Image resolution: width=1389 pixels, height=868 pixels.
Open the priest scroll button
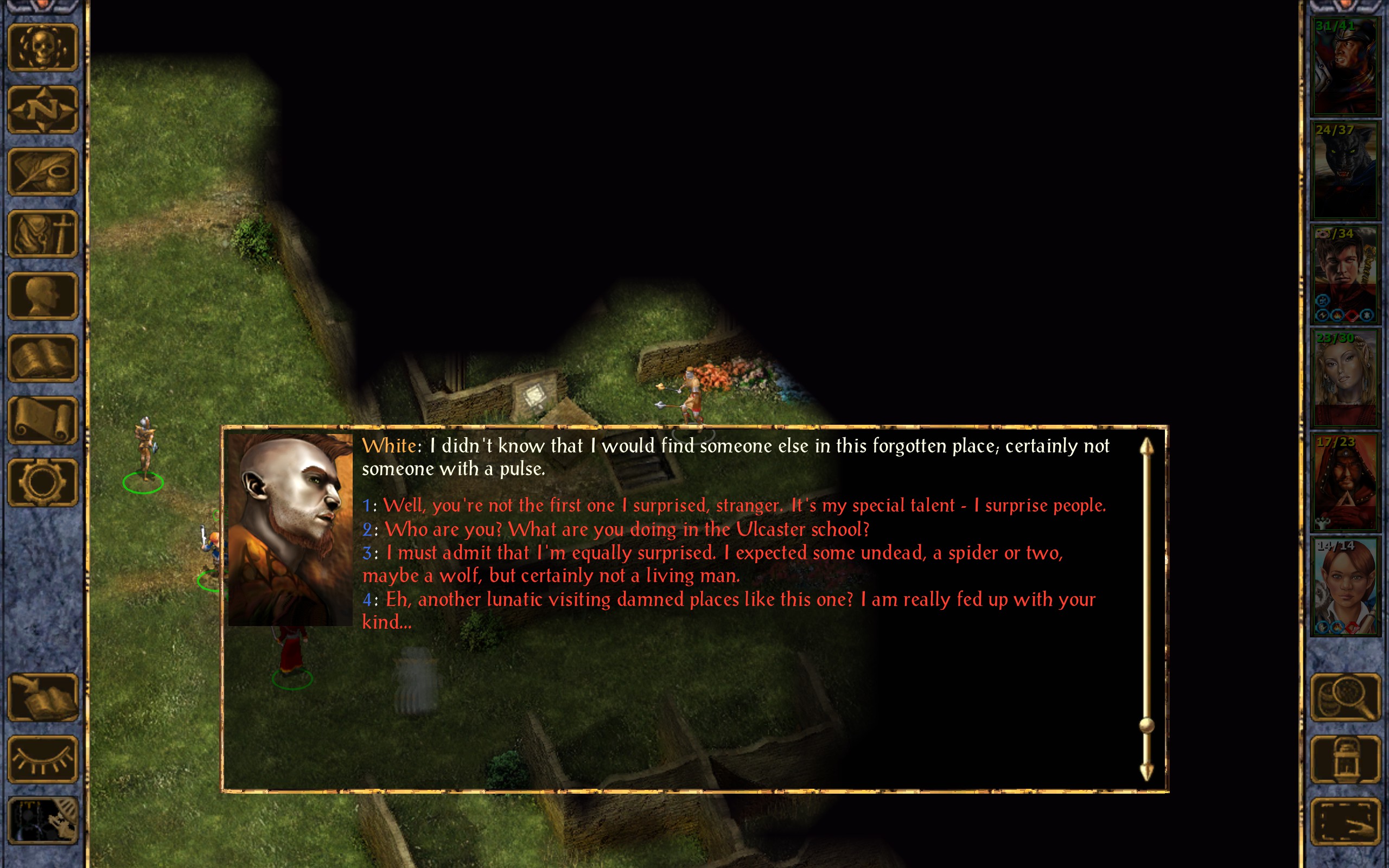coord(42,420)
